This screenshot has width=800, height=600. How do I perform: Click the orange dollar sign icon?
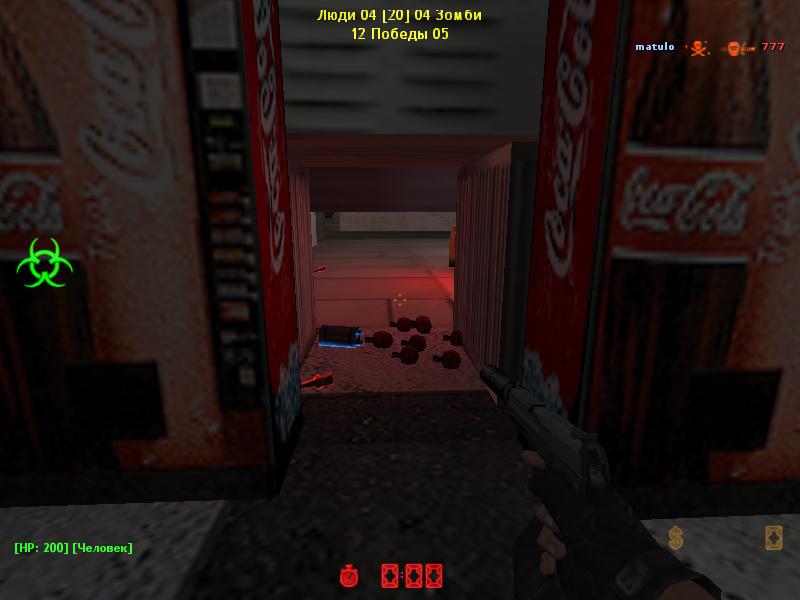click(x=676, y=538)
